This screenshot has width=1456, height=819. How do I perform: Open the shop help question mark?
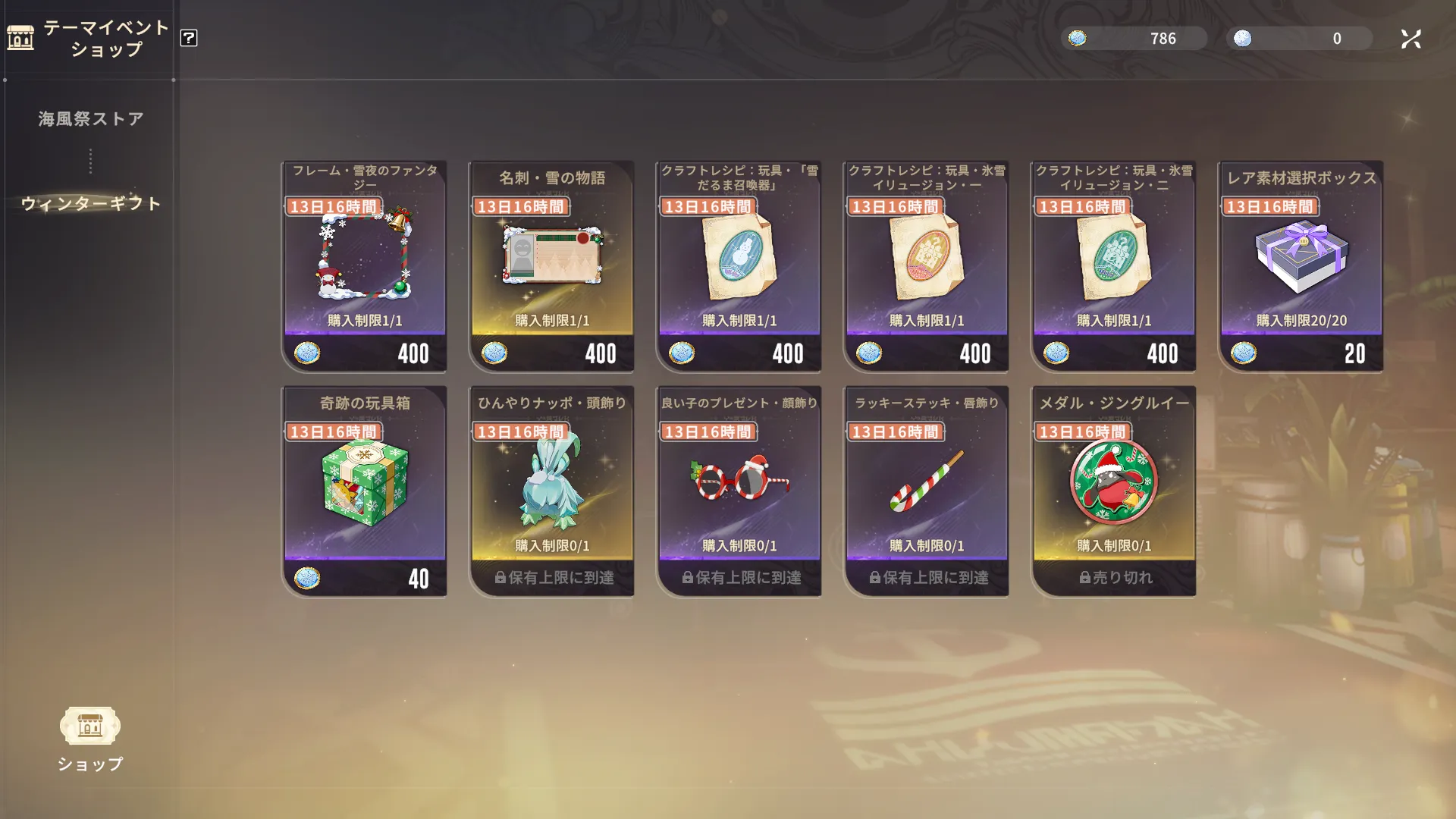[x=189, y=38]
